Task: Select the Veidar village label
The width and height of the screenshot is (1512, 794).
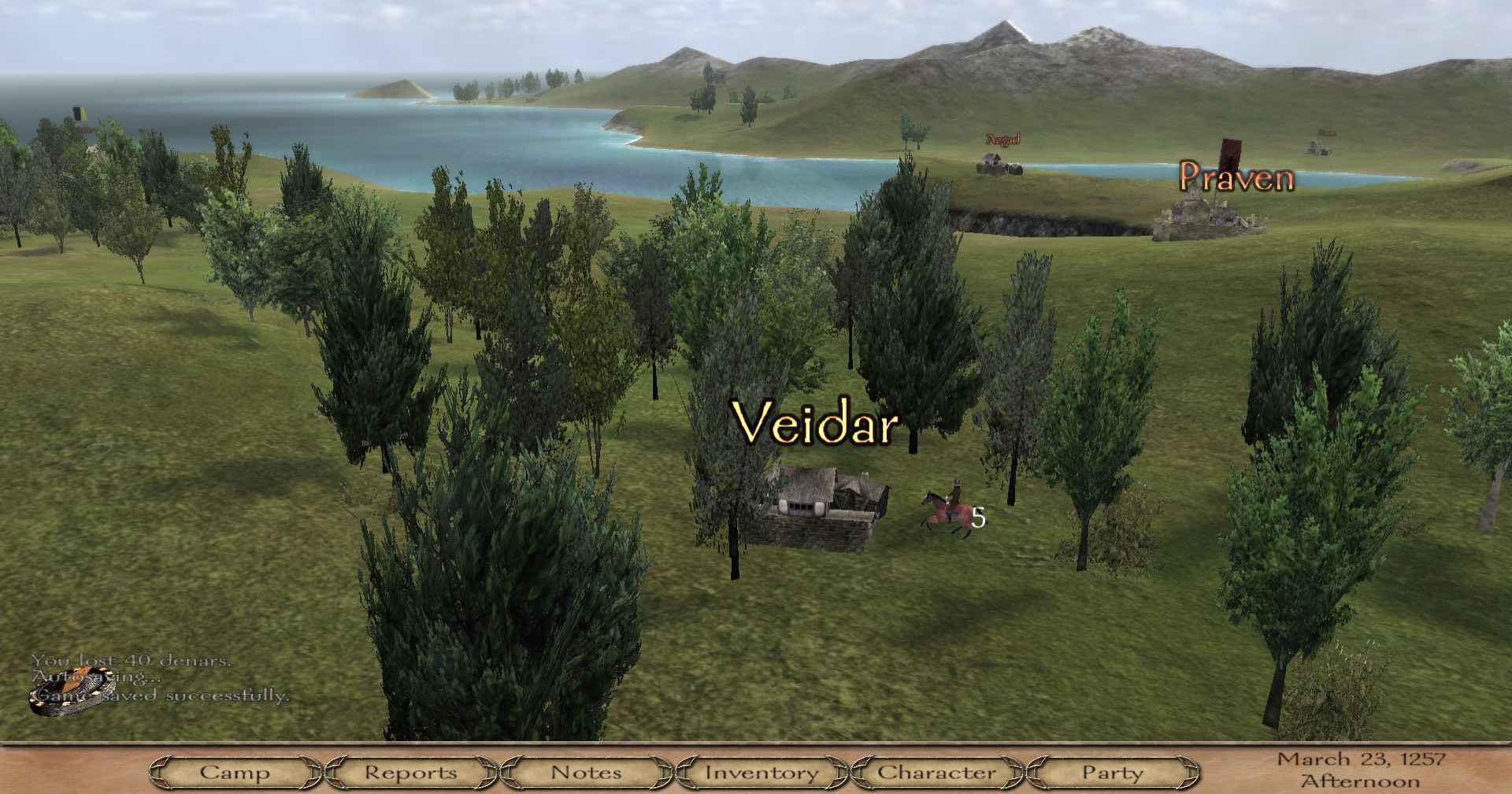Action: click(x=815, y=423)
